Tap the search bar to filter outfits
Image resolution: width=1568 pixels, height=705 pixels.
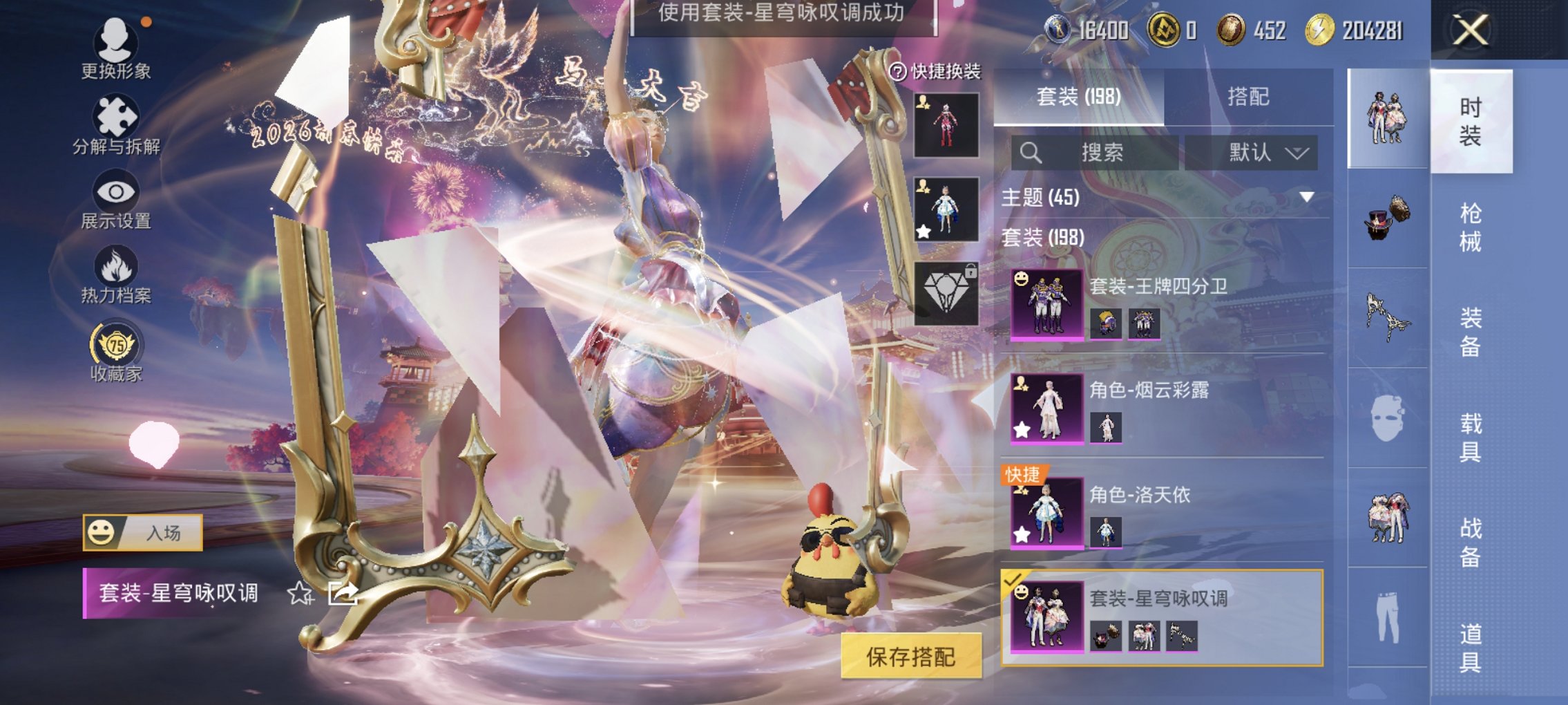(1098, 153)
